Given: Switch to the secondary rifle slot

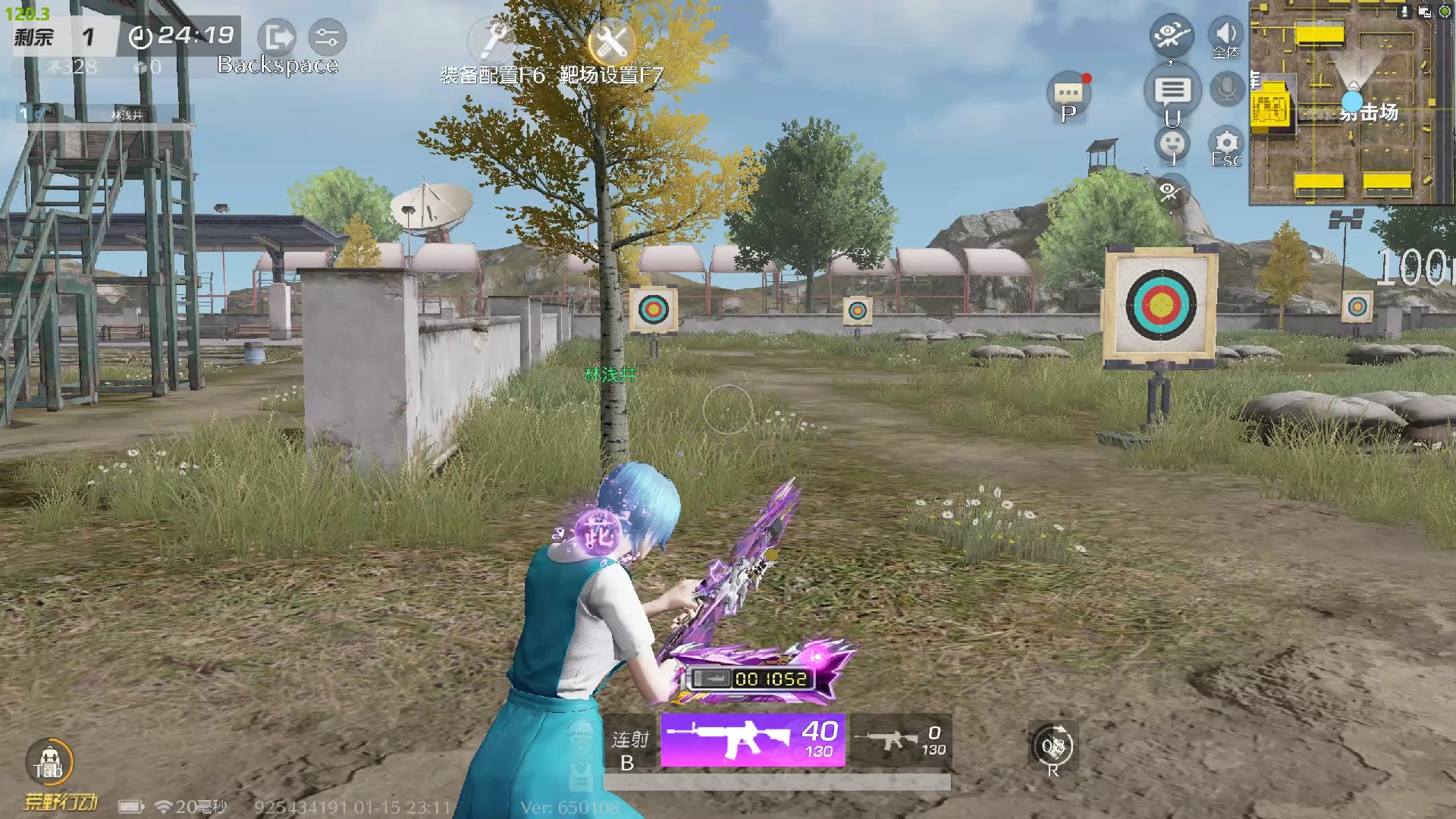Looking at the screenshot, I should (x=900, y=740).
